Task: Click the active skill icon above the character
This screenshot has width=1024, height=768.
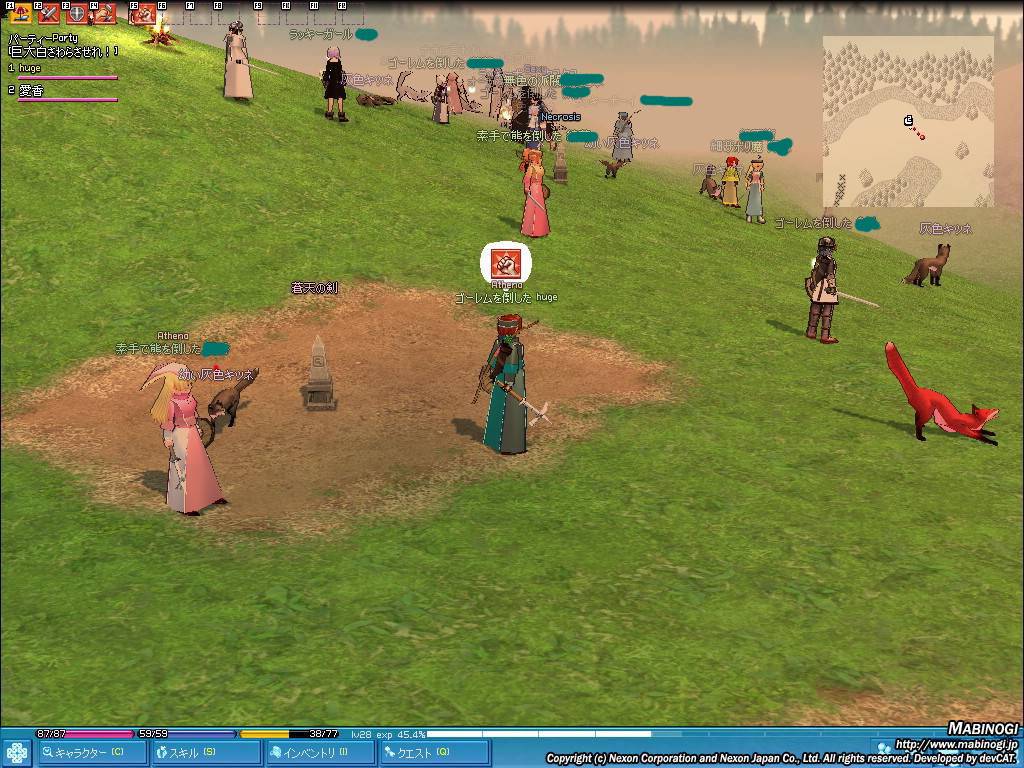Action: click(x=505, y=263)
